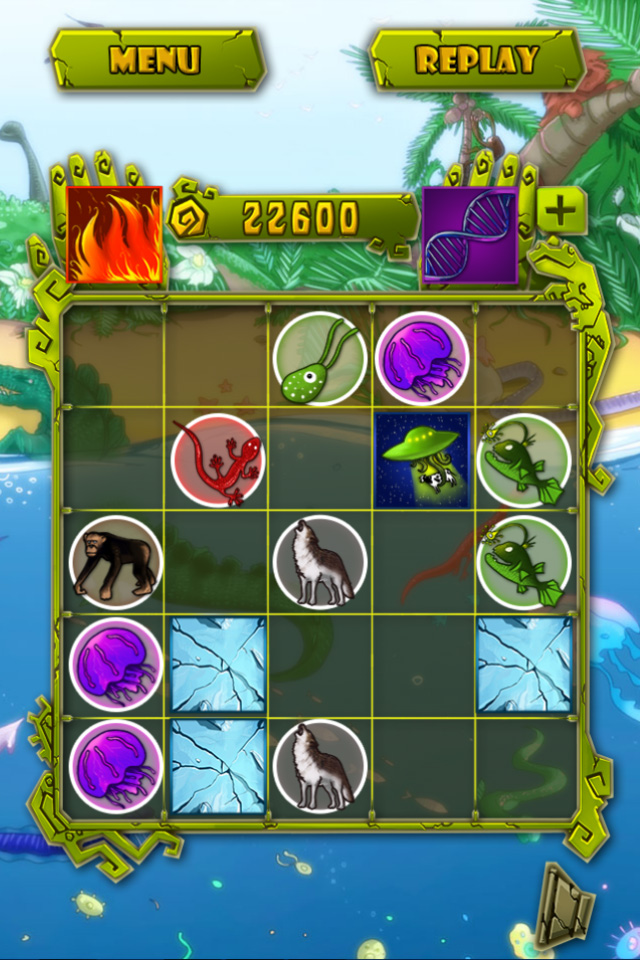This screenshot has height=960, width=640.
Task: Click the green plus button
Action: (562, 210)
